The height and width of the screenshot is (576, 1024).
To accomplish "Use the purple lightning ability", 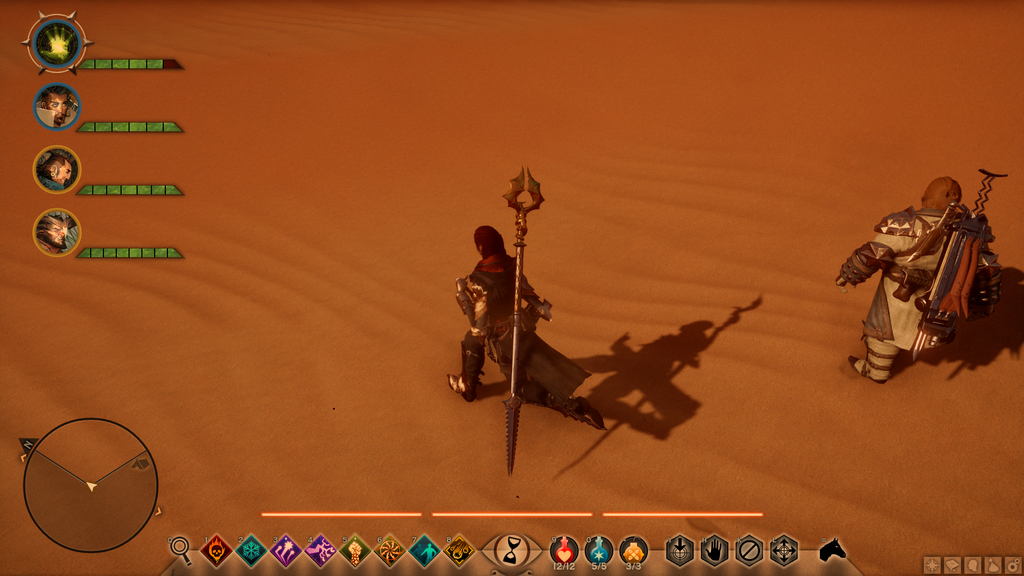I will (x=320, y=550).
